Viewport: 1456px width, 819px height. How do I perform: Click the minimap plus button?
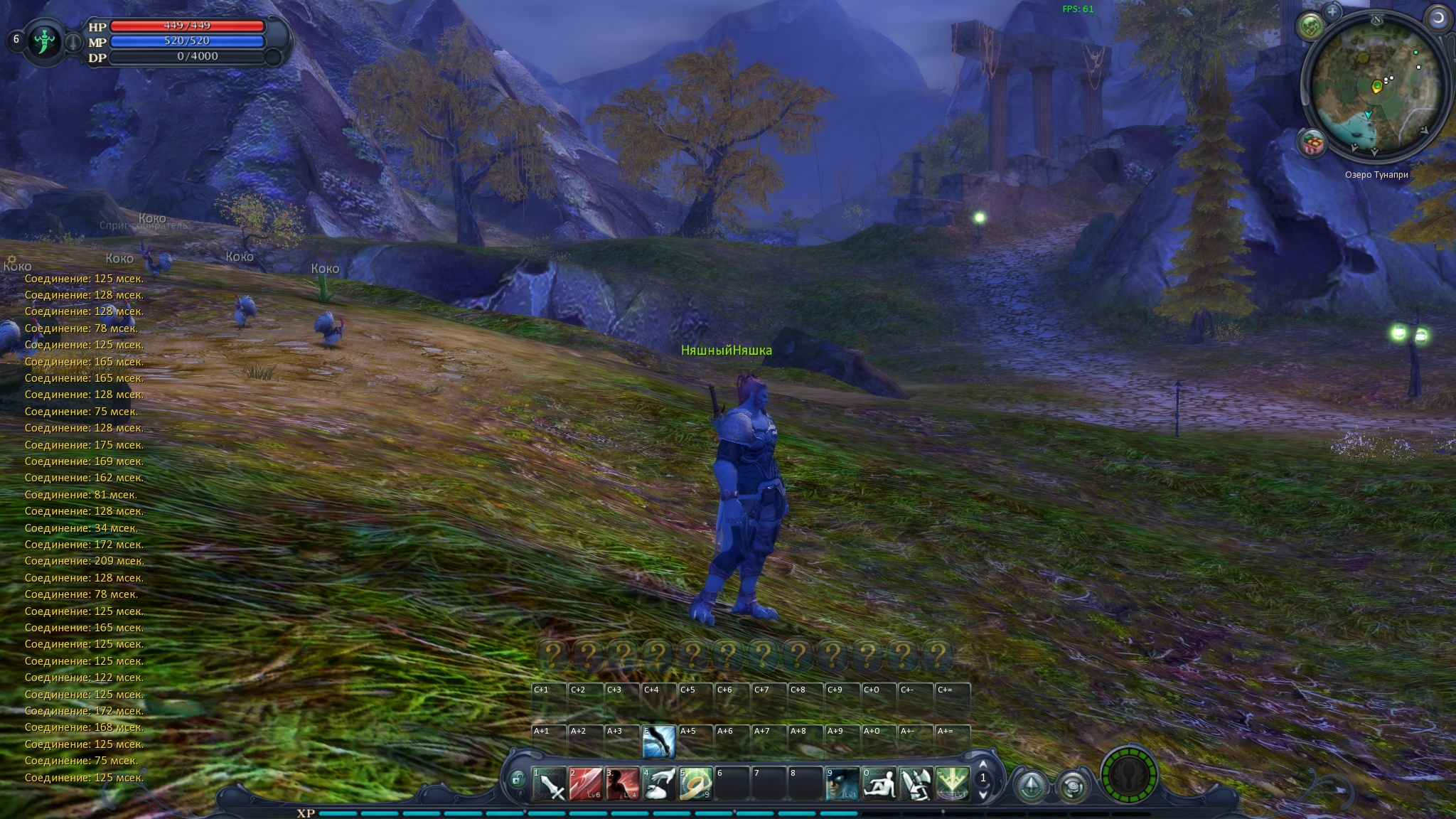pyautogui.click(x=1332, y=11)
